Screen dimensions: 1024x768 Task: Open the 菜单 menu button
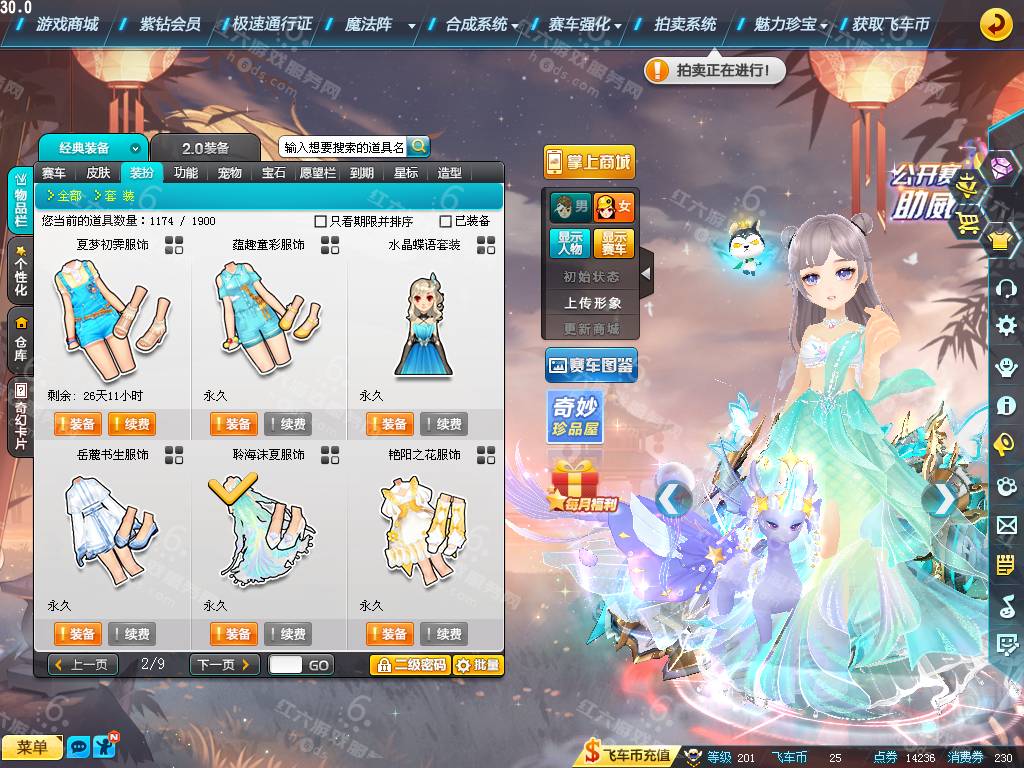(32, 747)
